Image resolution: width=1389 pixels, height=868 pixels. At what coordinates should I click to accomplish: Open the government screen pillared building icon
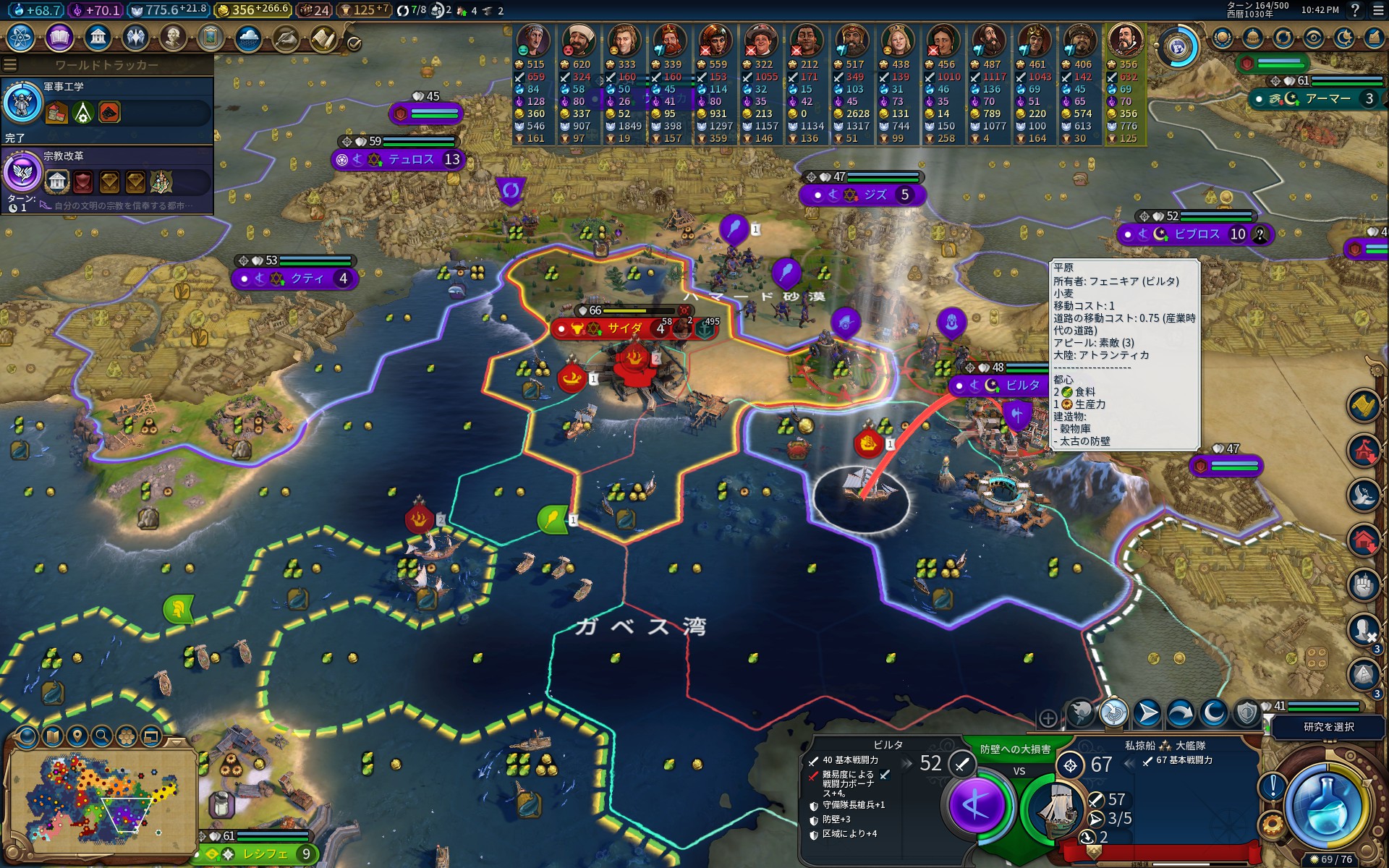97,38
